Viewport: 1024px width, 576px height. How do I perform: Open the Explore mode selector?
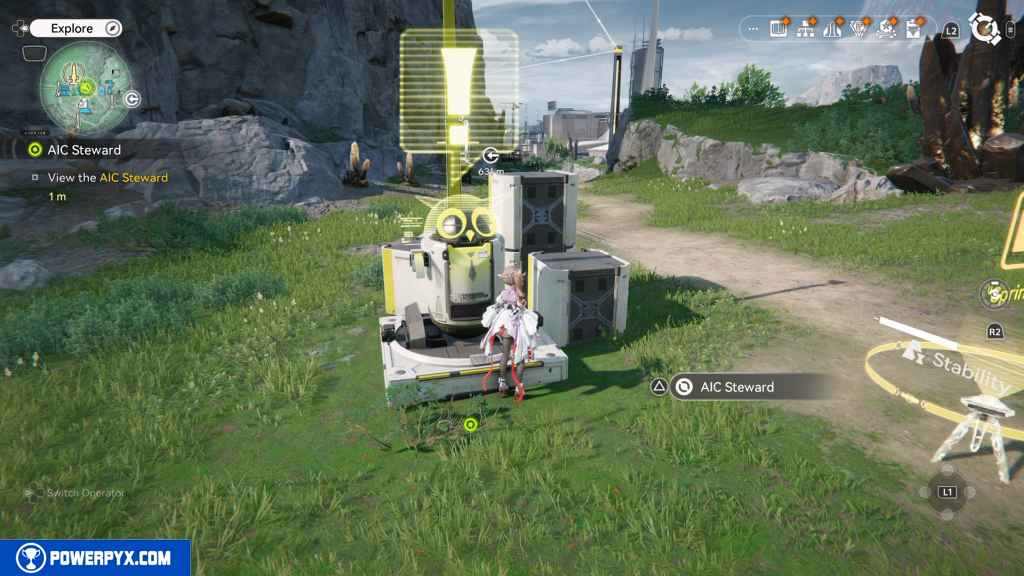[x=74, y=29]
